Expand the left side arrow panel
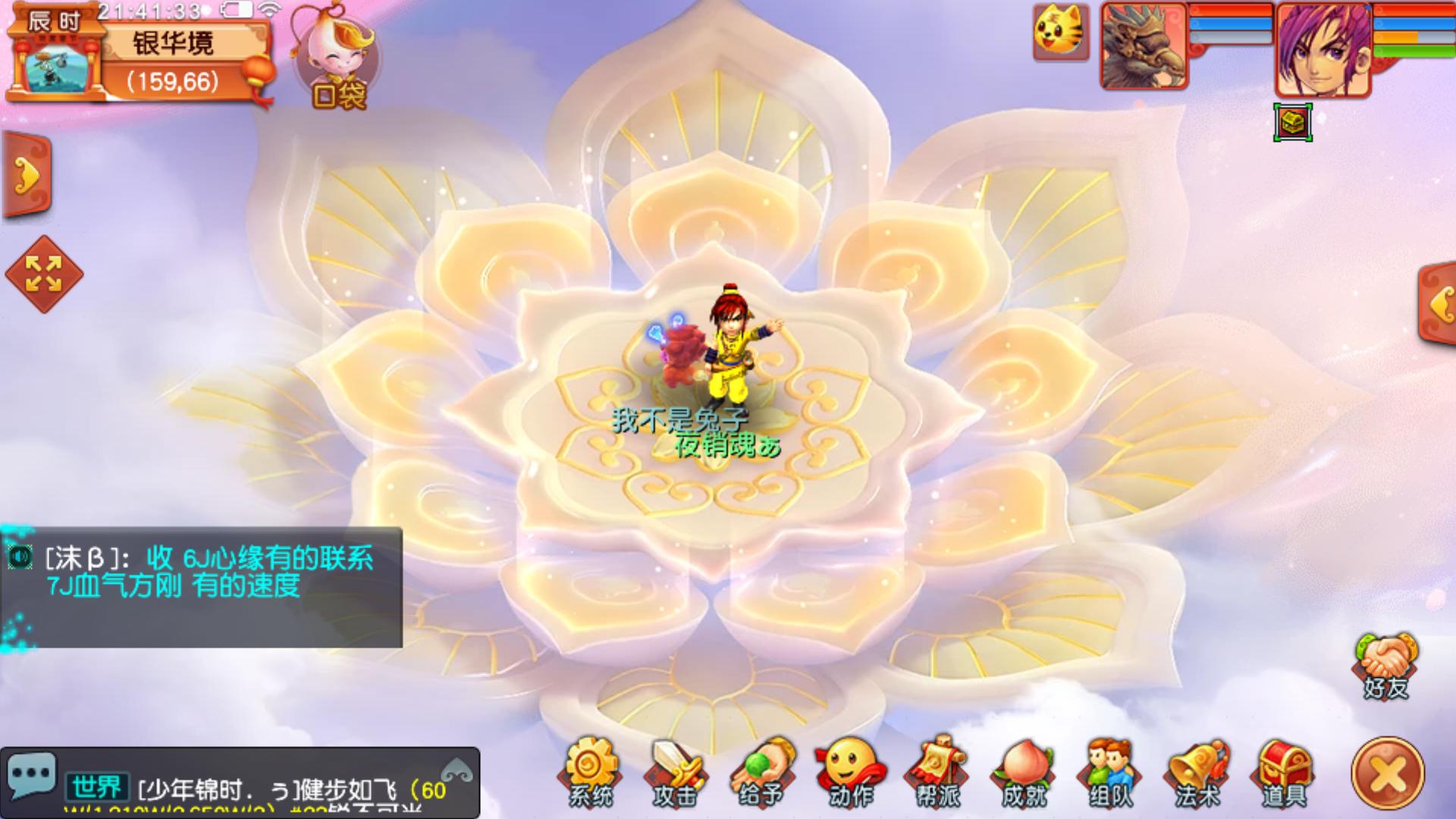 (x=27, y=175)
